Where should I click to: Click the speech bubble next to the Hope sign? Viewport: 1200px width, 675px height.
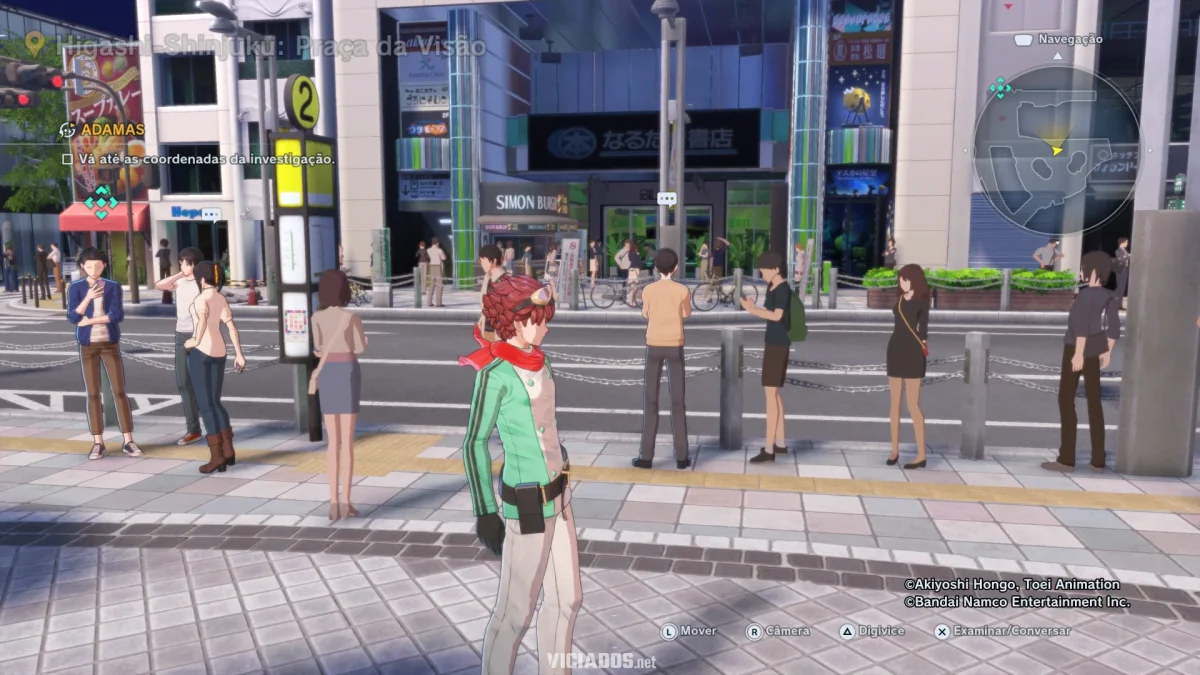[x=211, y=214]
